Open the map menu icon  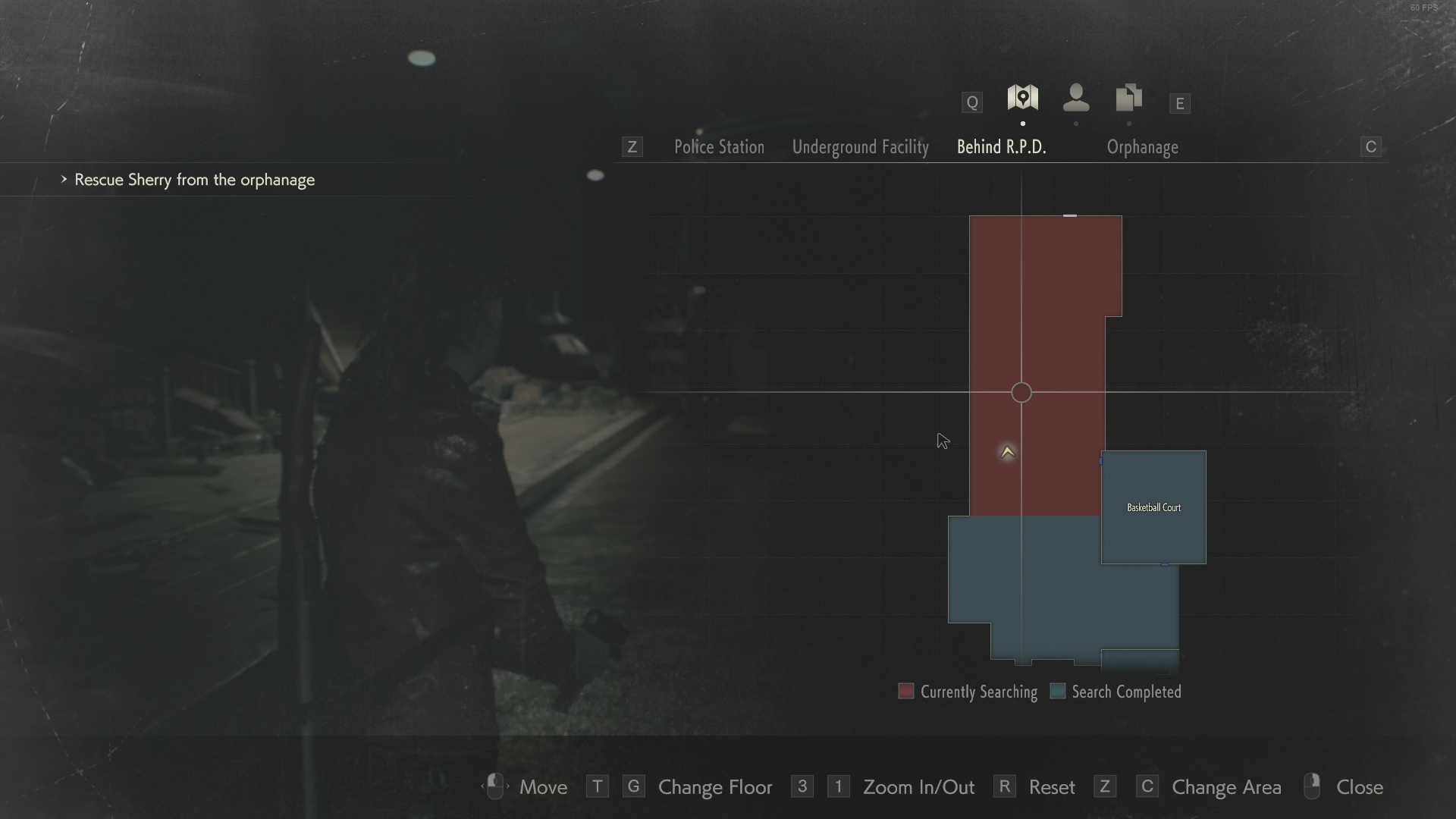pyautogui.click(x=1022, y=98)
